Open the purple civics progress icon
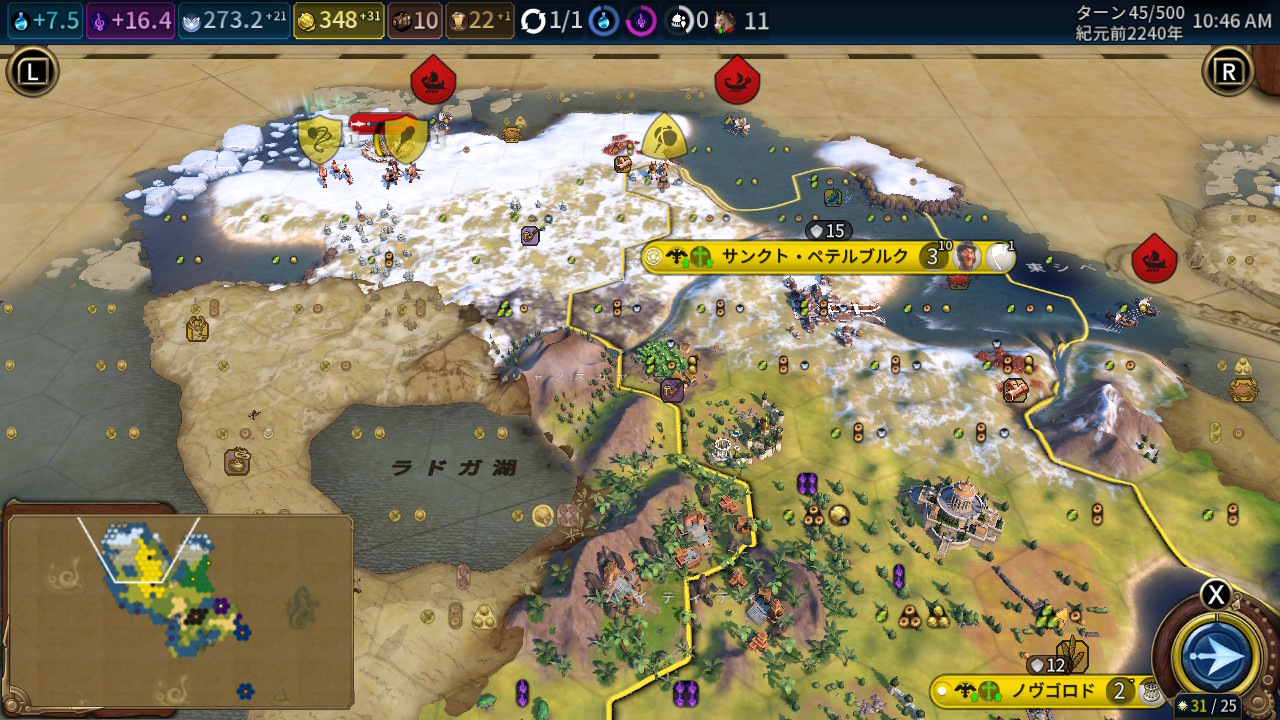 point(641,21)
